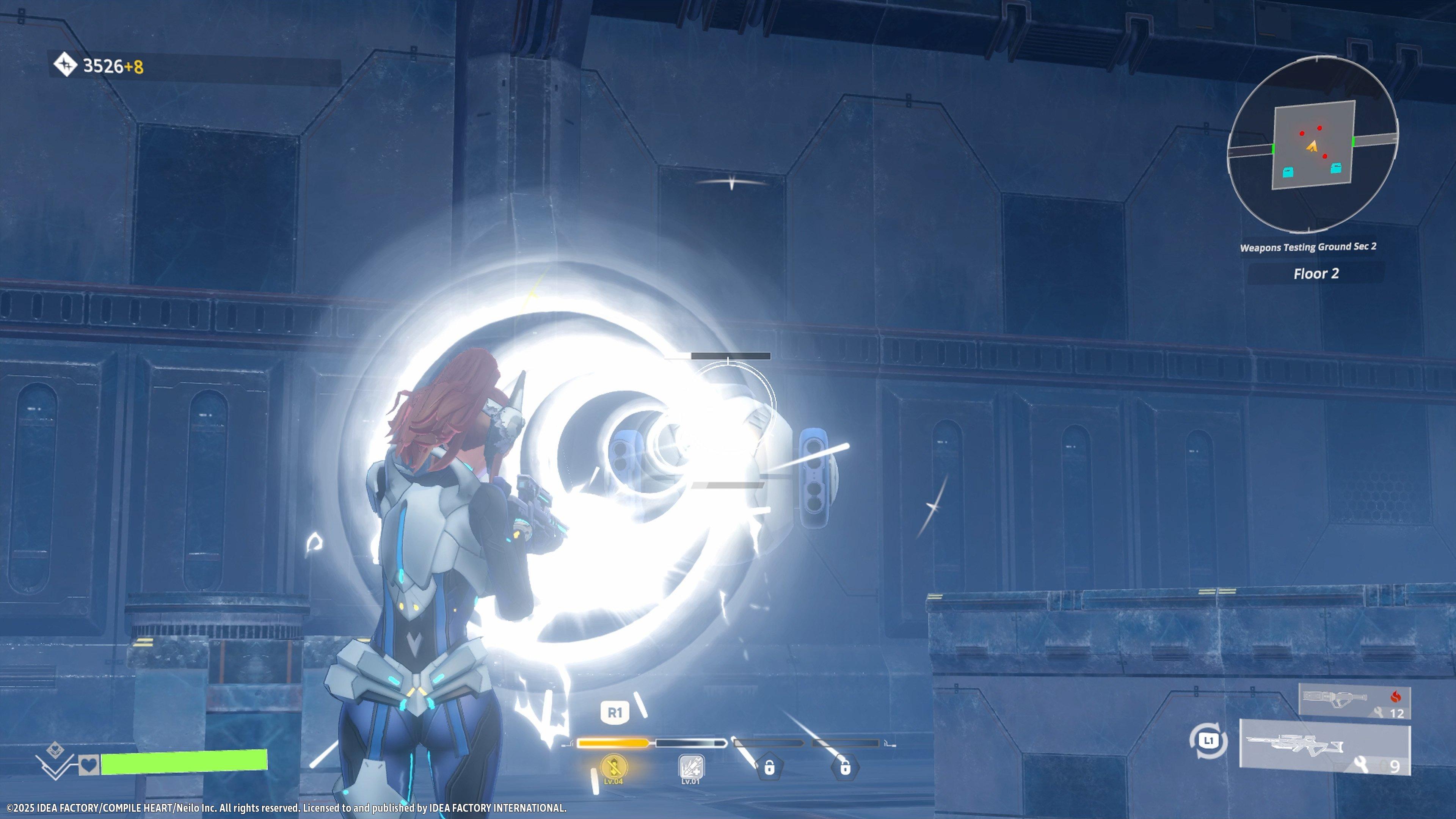
Task: Switch to the fire launcher secondary weapon
Action: (1354, 701)
